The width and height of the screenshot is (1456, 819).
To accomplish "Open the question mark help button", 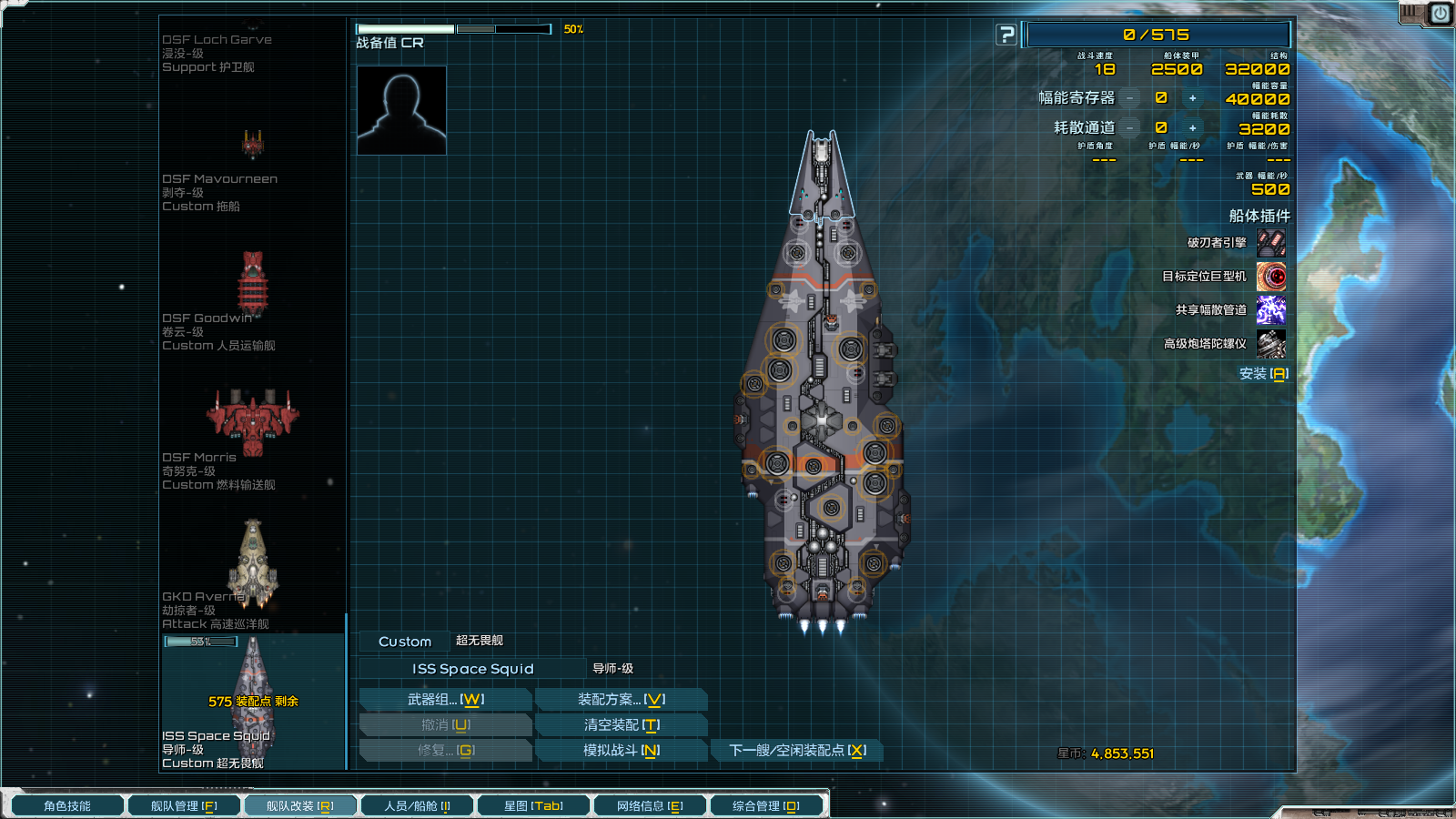I will (1006, 35).
